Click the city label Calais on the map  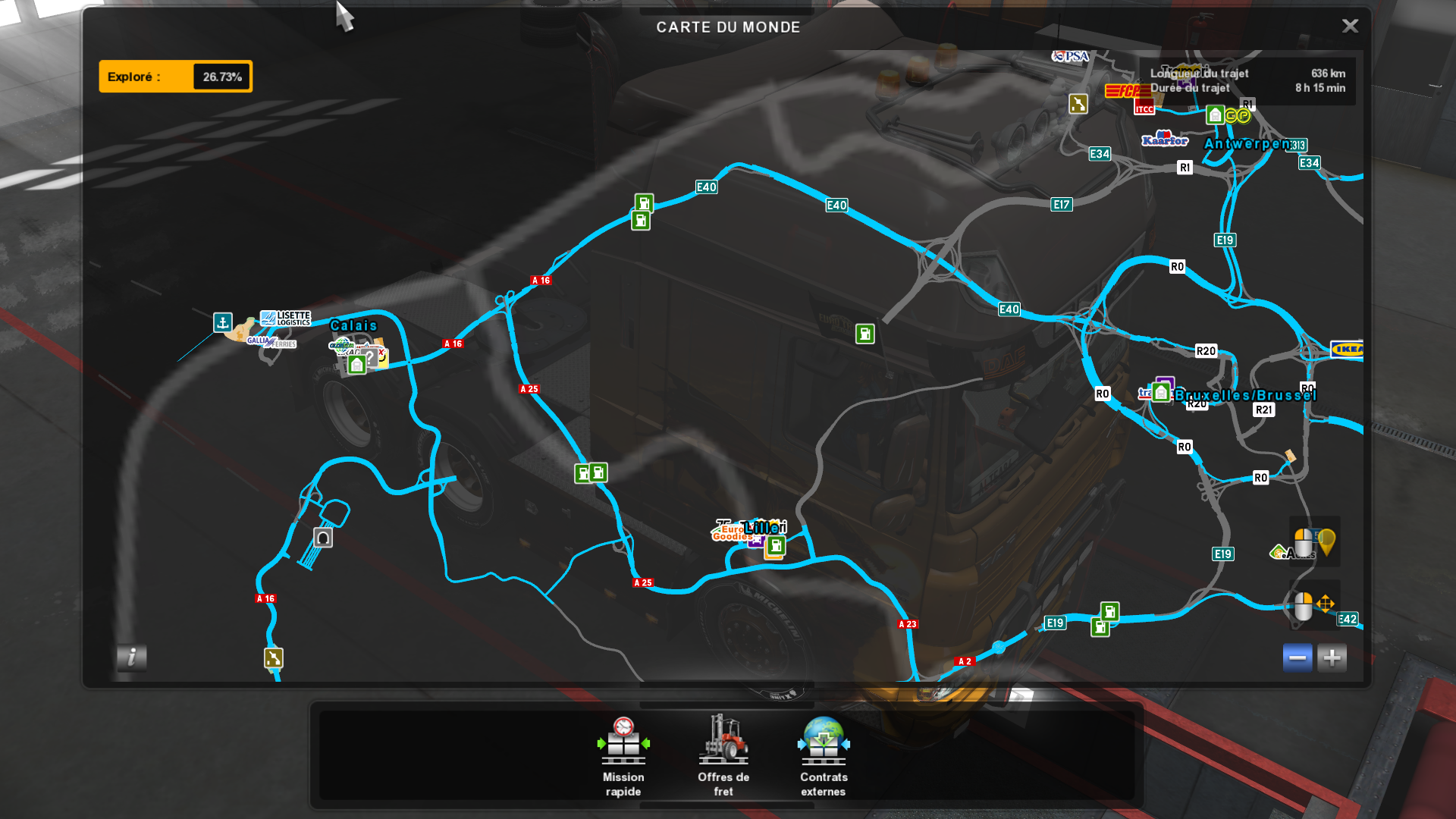pyautogui.click(x=353, y=325)
